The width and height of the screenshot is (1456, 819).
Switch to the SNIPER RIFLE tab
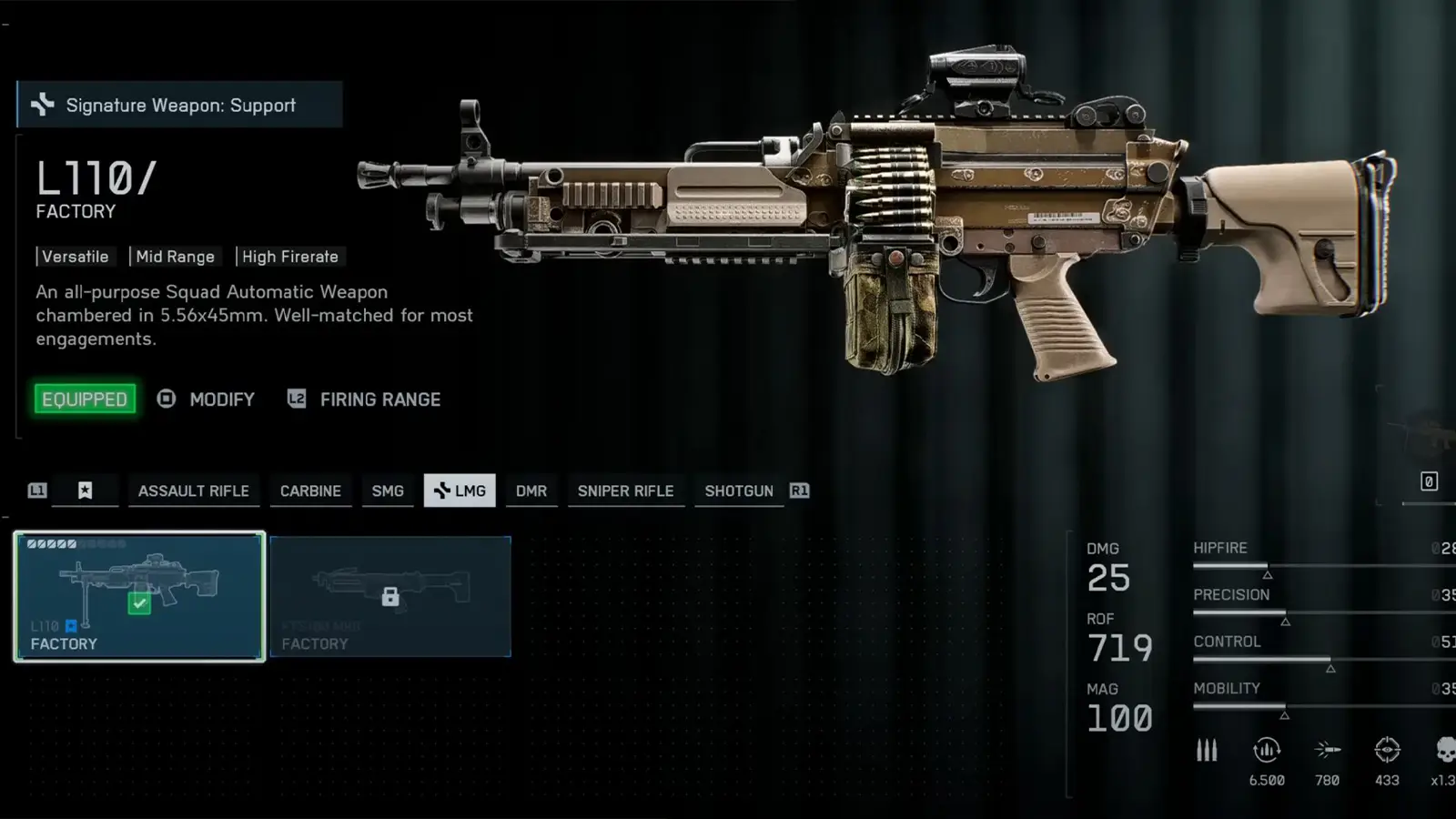pos(626,490)
